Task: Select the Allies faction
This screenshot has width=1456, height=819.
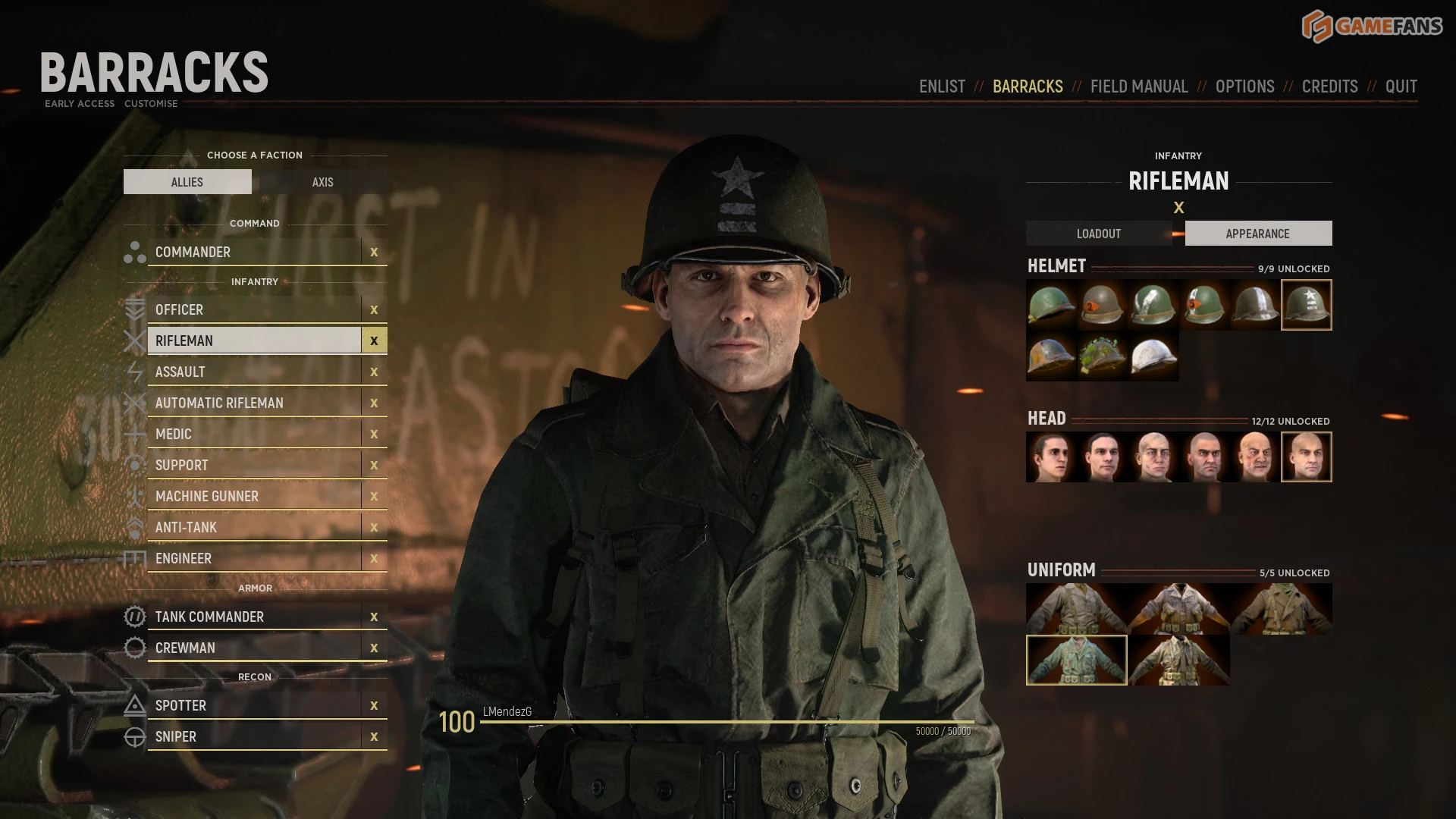Action: coord(187,182)
